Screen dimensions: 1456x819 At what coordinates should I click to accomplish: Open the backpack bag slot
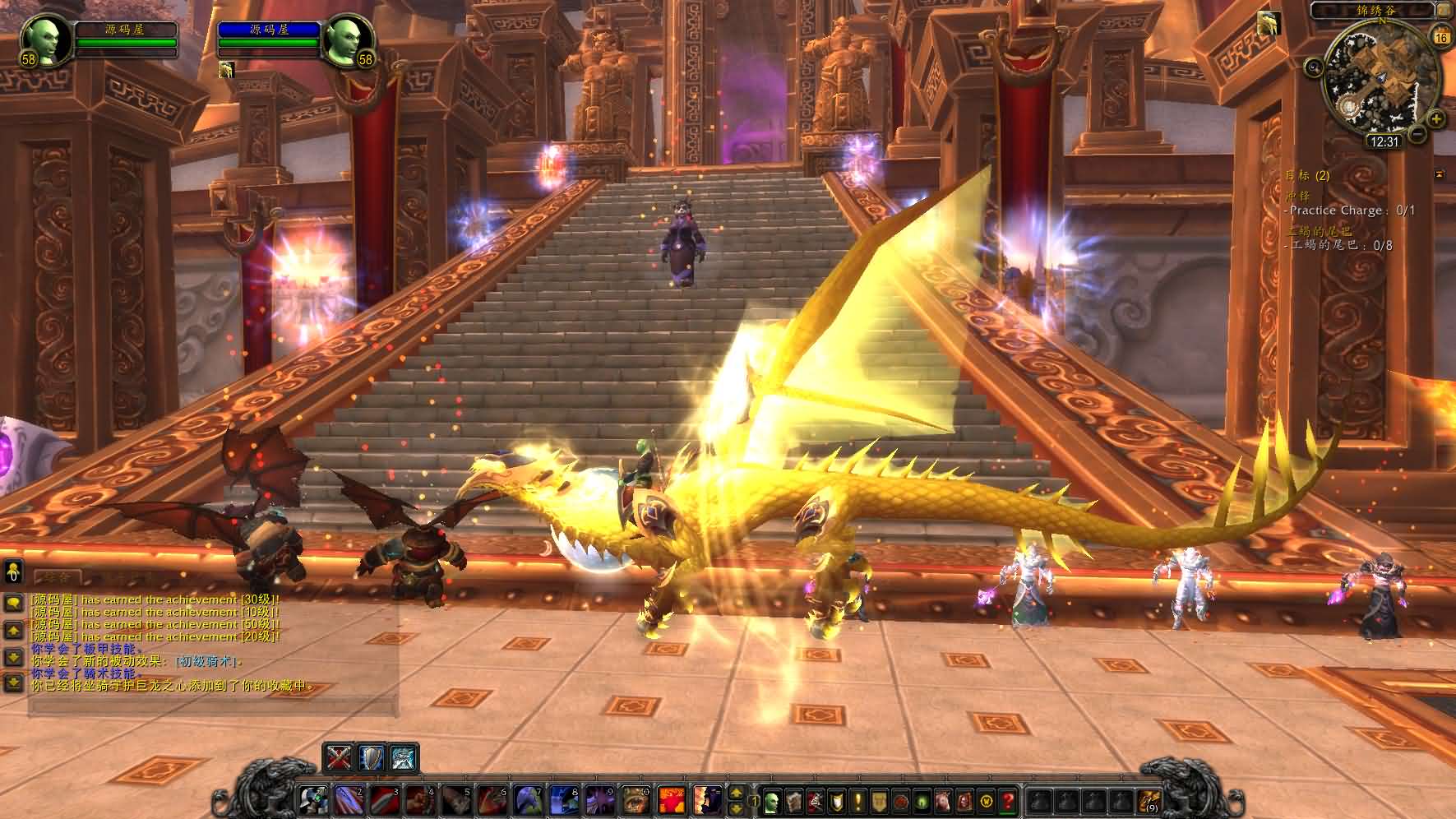(x=1149, y=799)
